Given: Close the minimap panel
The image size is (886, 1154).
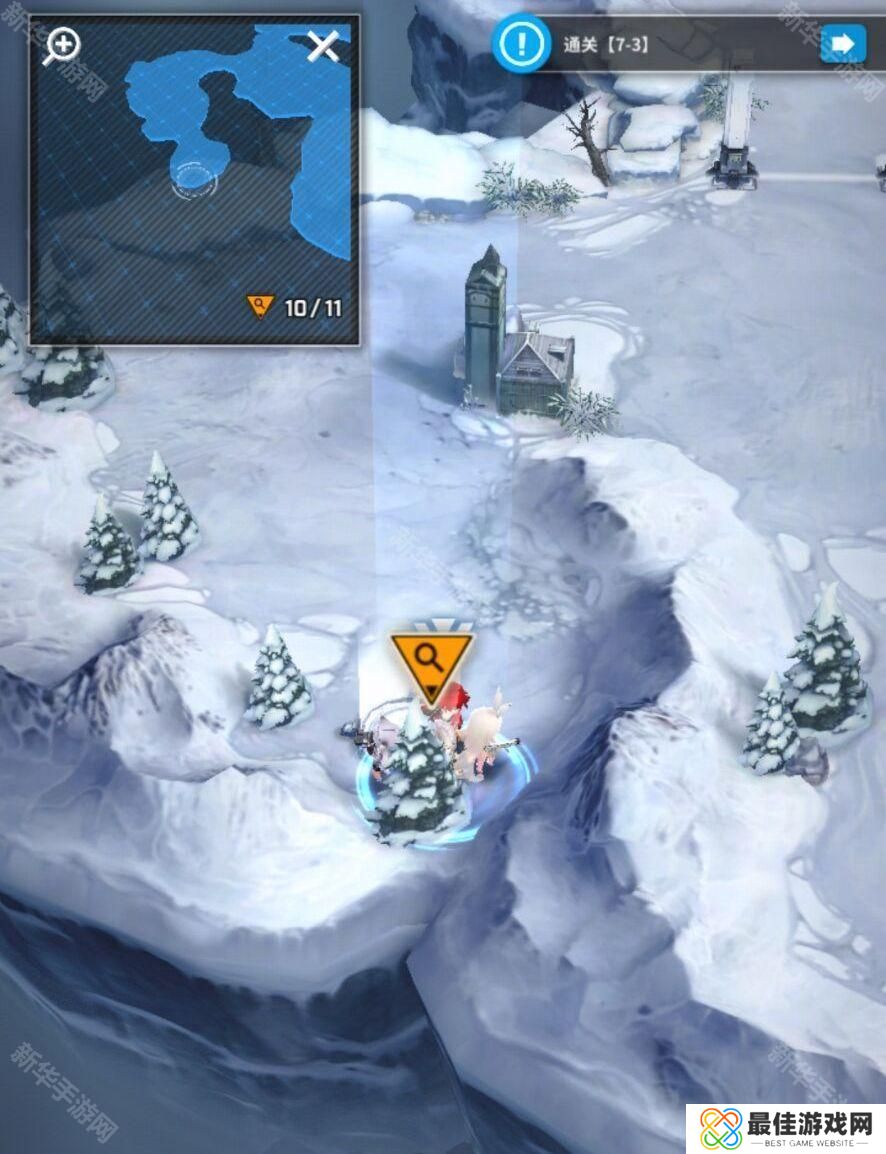Looking at the screenshot, I should (323, 45).
